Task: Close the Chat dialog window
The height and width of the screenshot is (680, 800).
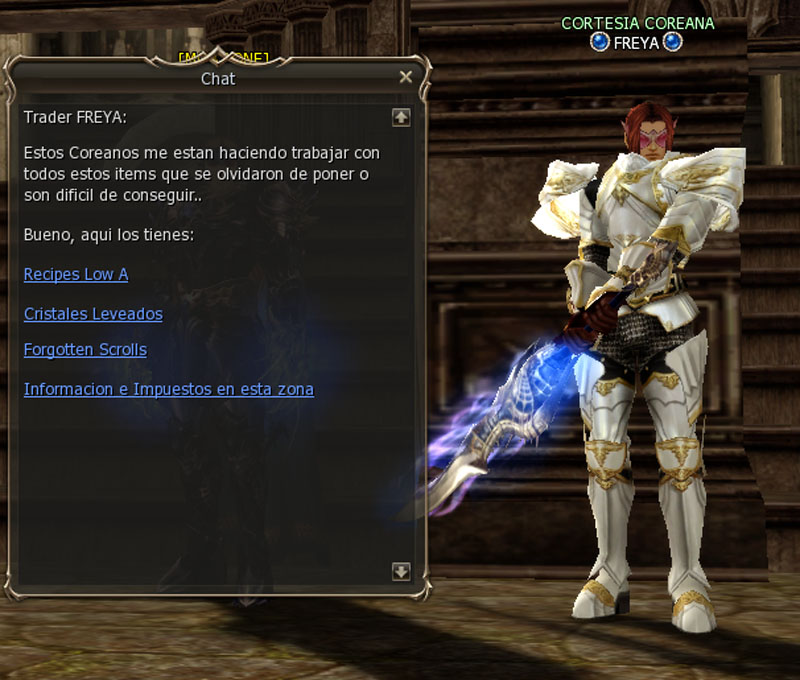Action: [405, 77]
